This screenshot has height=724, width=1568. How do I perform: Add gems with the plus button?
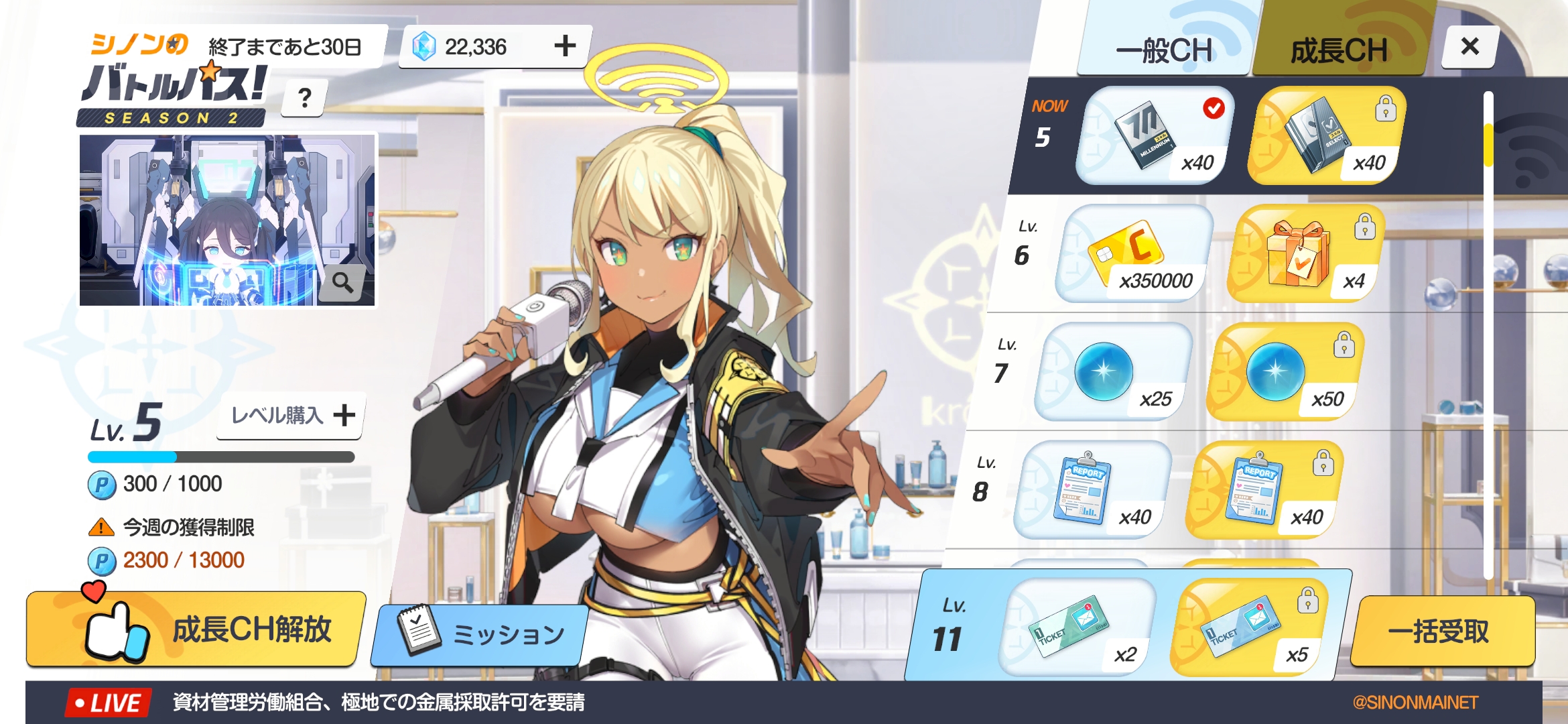[565, 46]
